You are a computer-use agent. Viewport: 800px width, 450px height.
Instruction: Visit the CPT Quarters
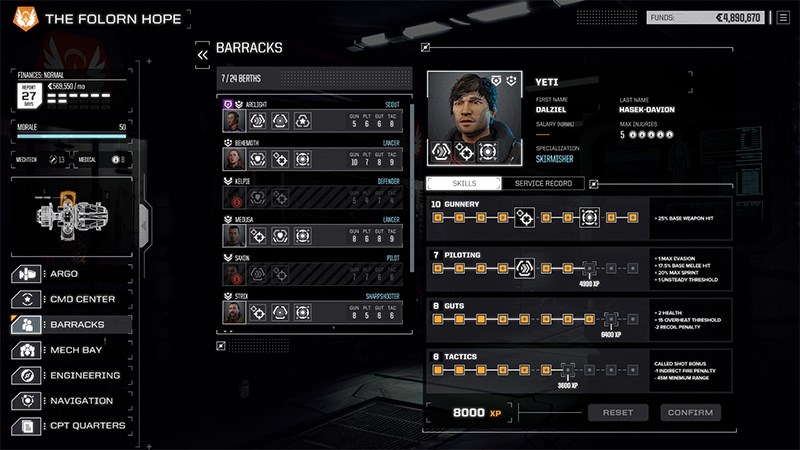point(70,426)
